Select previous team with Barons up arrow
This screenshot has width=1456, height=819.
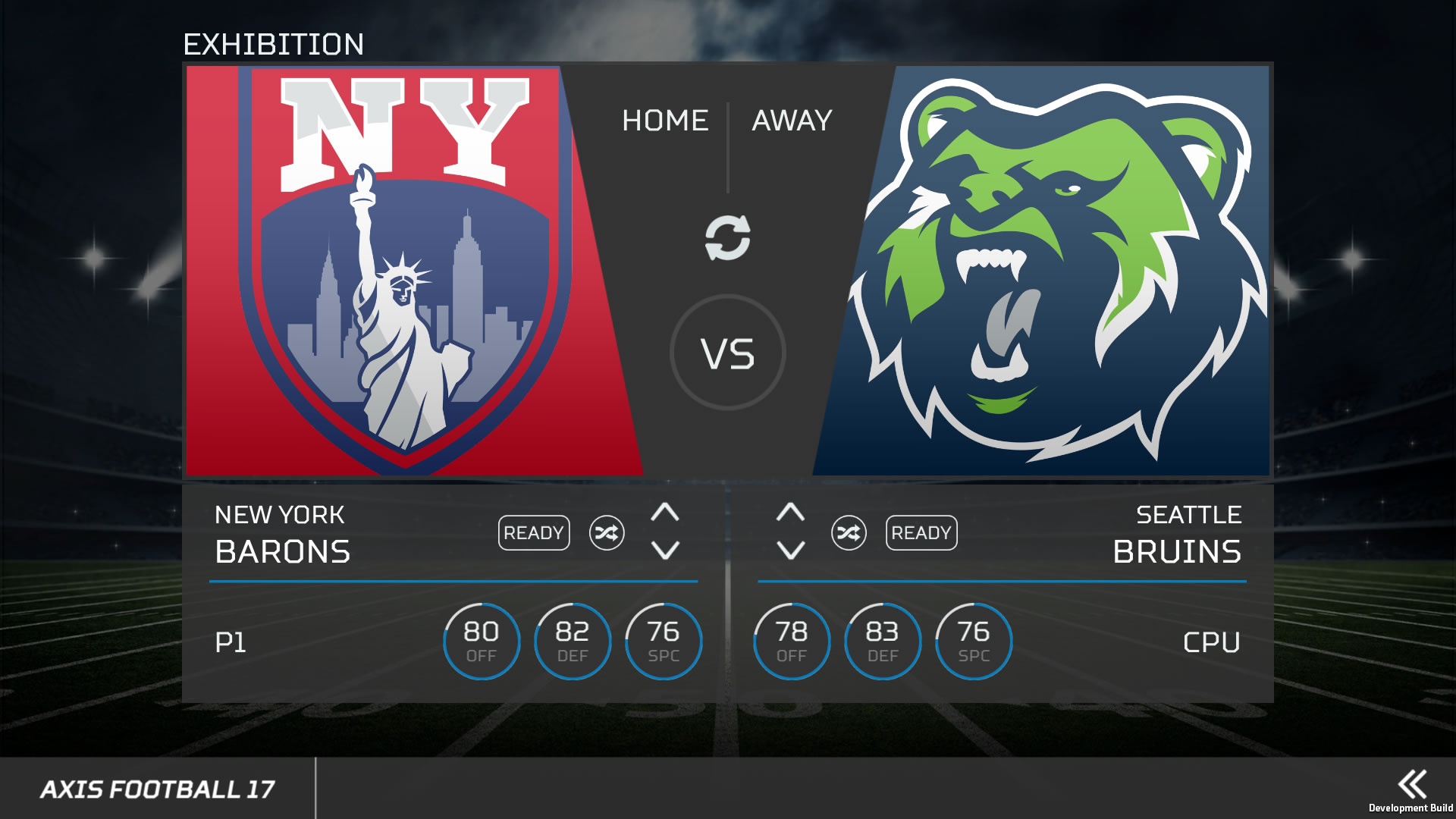(665, 513)
